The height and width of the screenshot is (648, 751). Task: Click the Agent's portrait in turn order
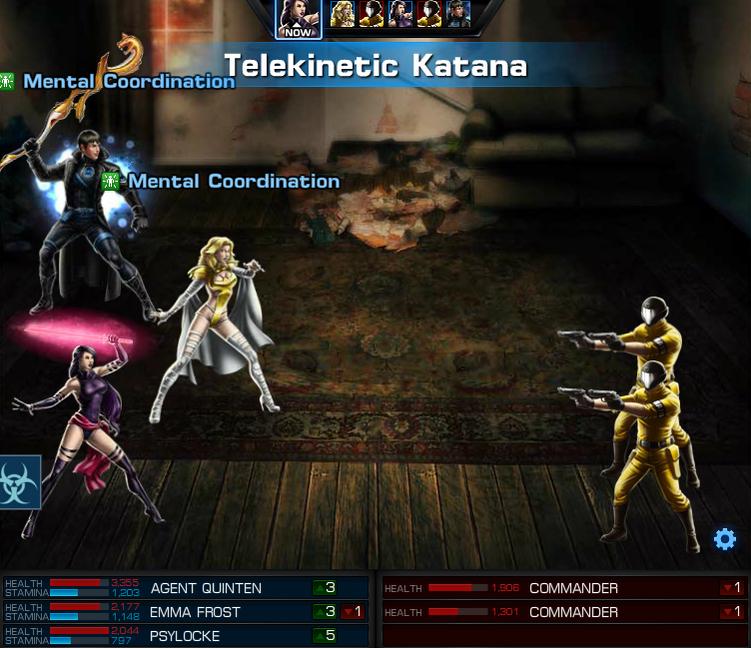point(458,13)
